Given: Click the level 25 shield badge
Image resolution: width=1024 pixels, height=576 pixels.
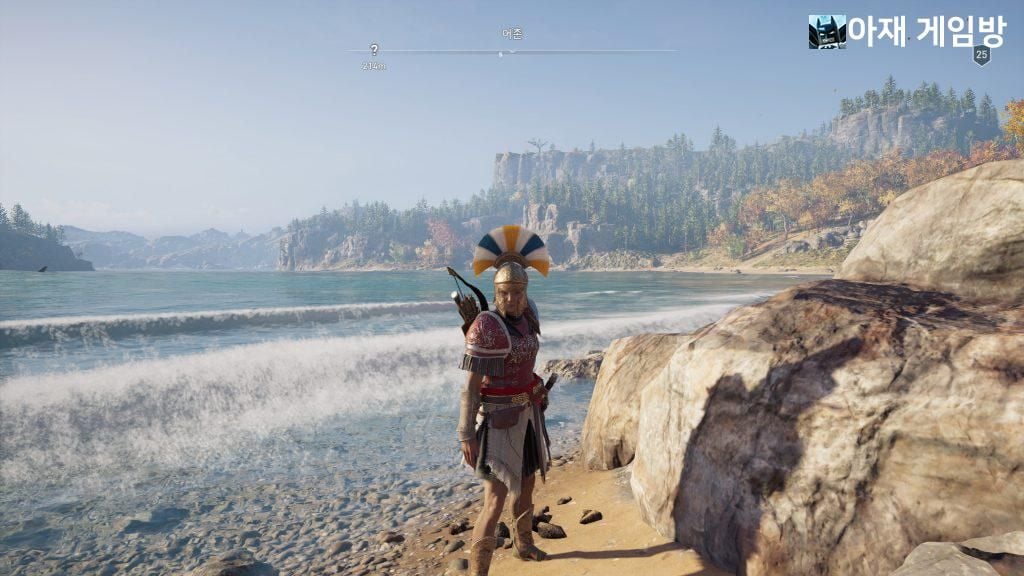Looking at the screenshot, I should [981, 55].
